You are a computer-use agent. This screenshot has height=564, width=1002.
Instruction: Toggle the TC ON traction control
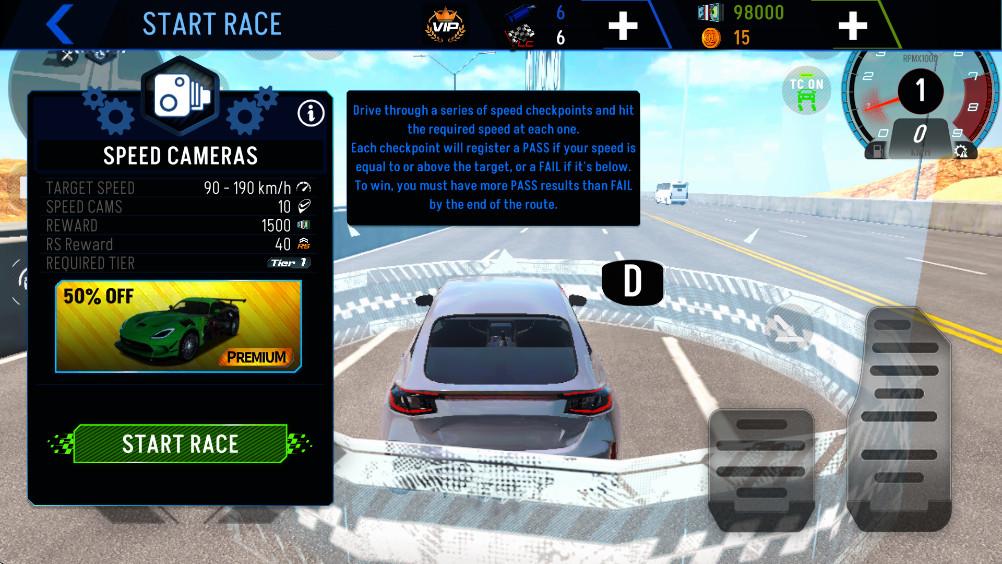(806, 93)
